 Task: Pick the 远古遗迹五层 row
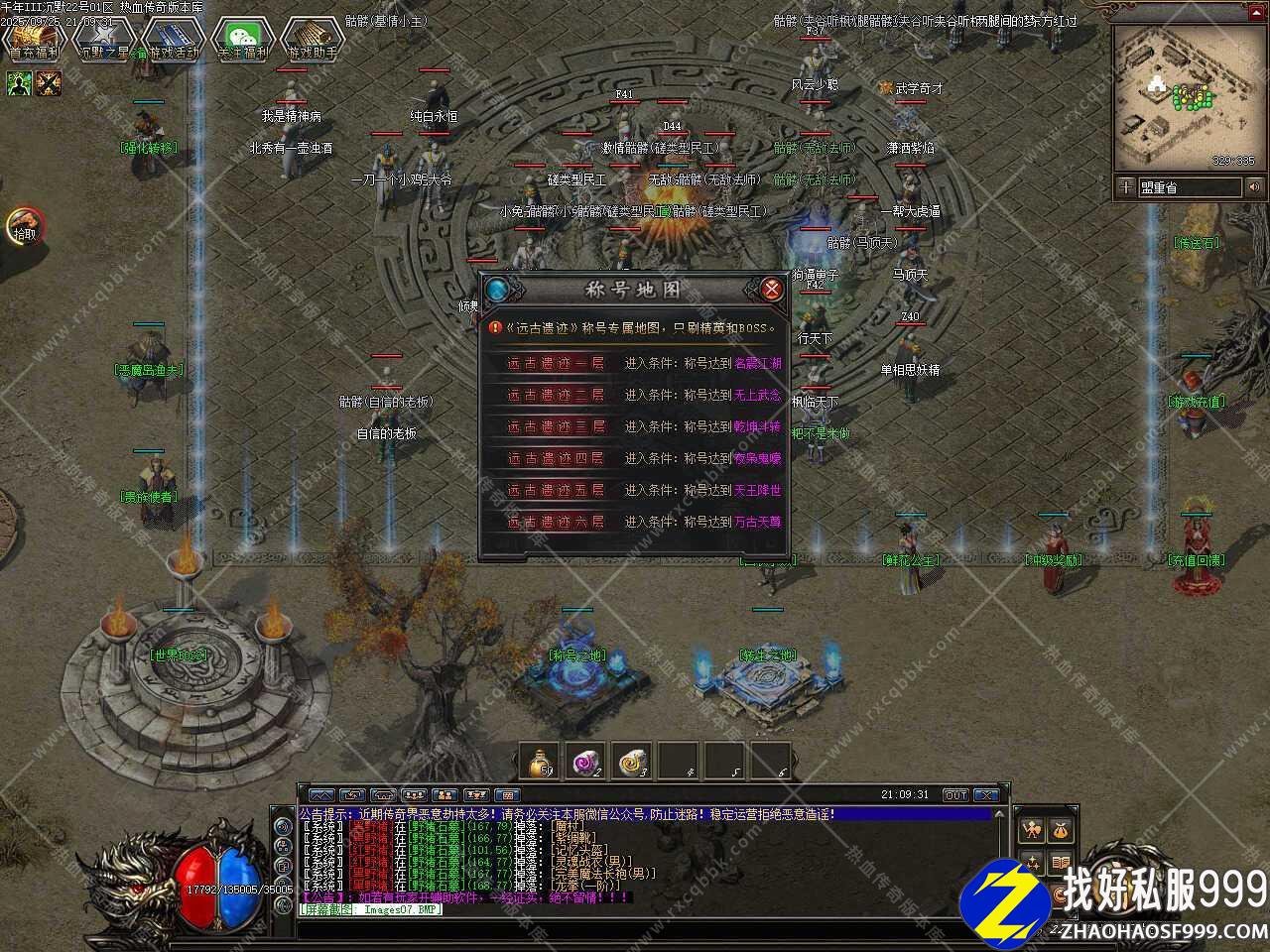click(x=556, y=491)
